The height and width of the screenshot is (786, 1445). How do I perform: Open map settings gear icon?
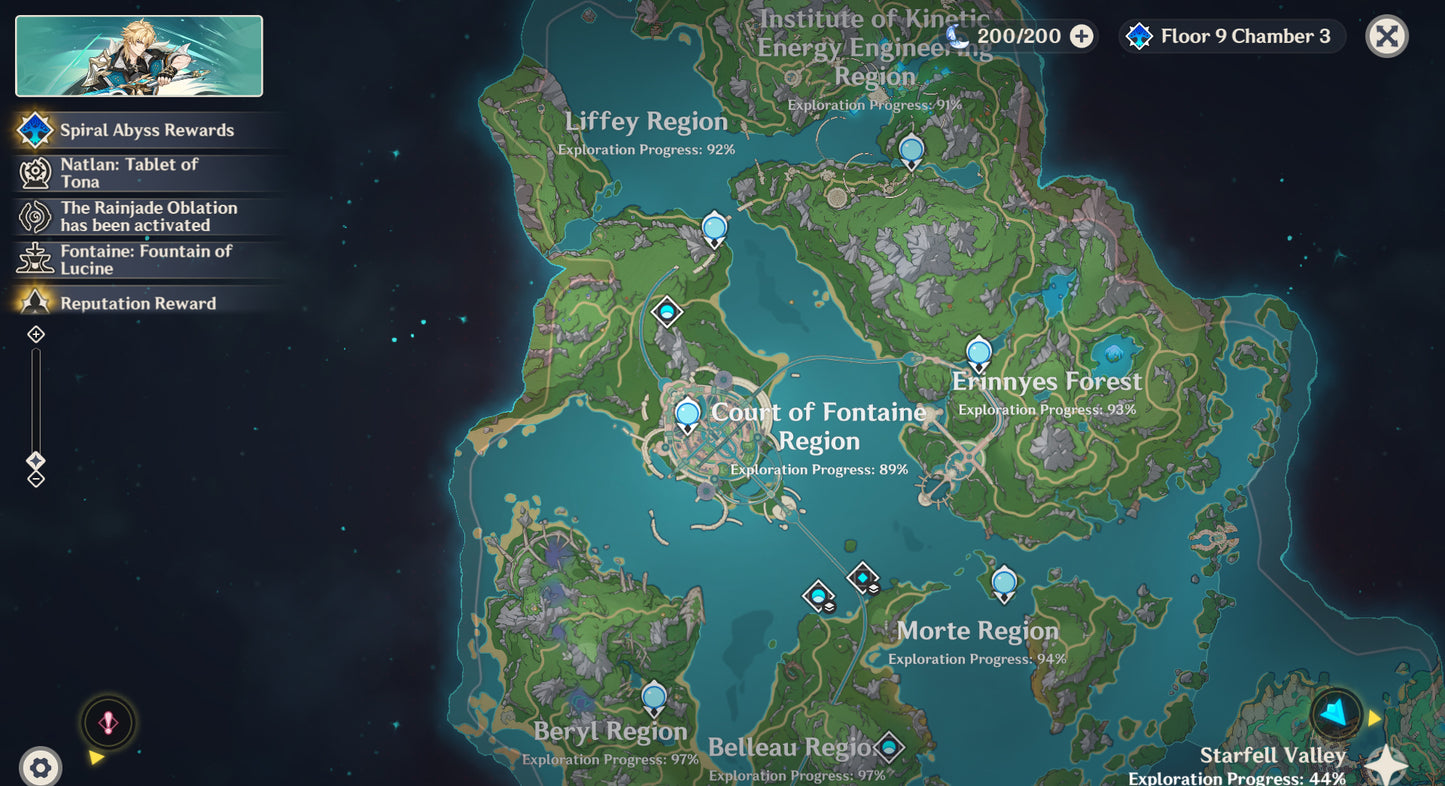pos(40,767)
